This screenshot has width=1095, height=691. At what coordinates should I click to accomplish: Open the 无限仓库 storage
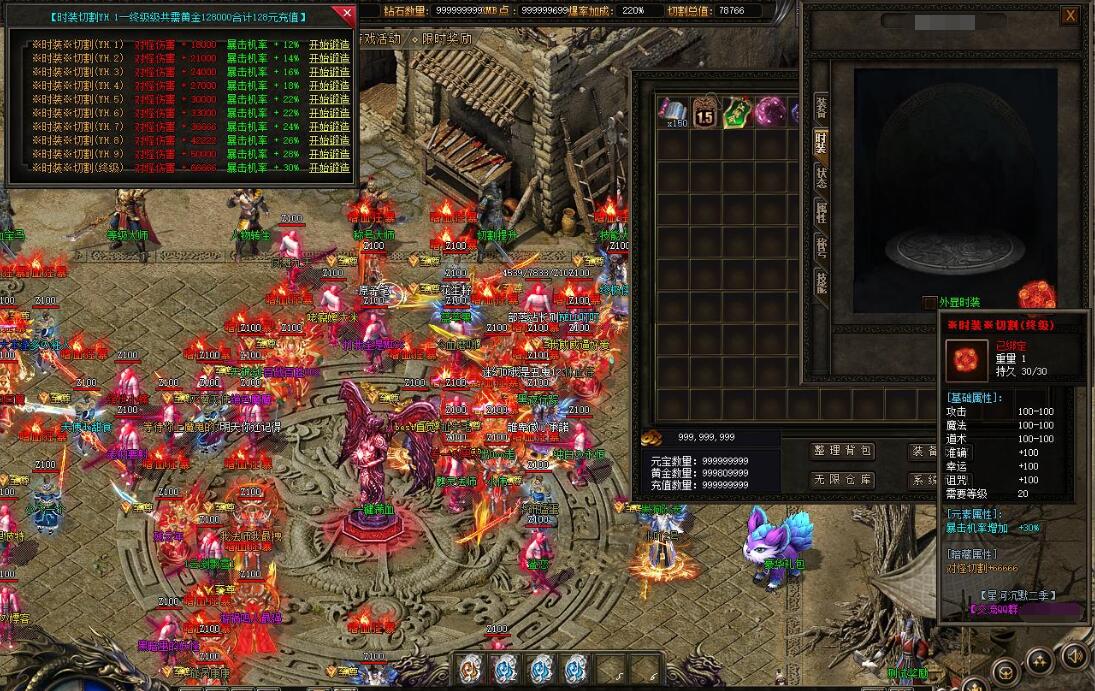pyautogui.click(x=842, y=481)
